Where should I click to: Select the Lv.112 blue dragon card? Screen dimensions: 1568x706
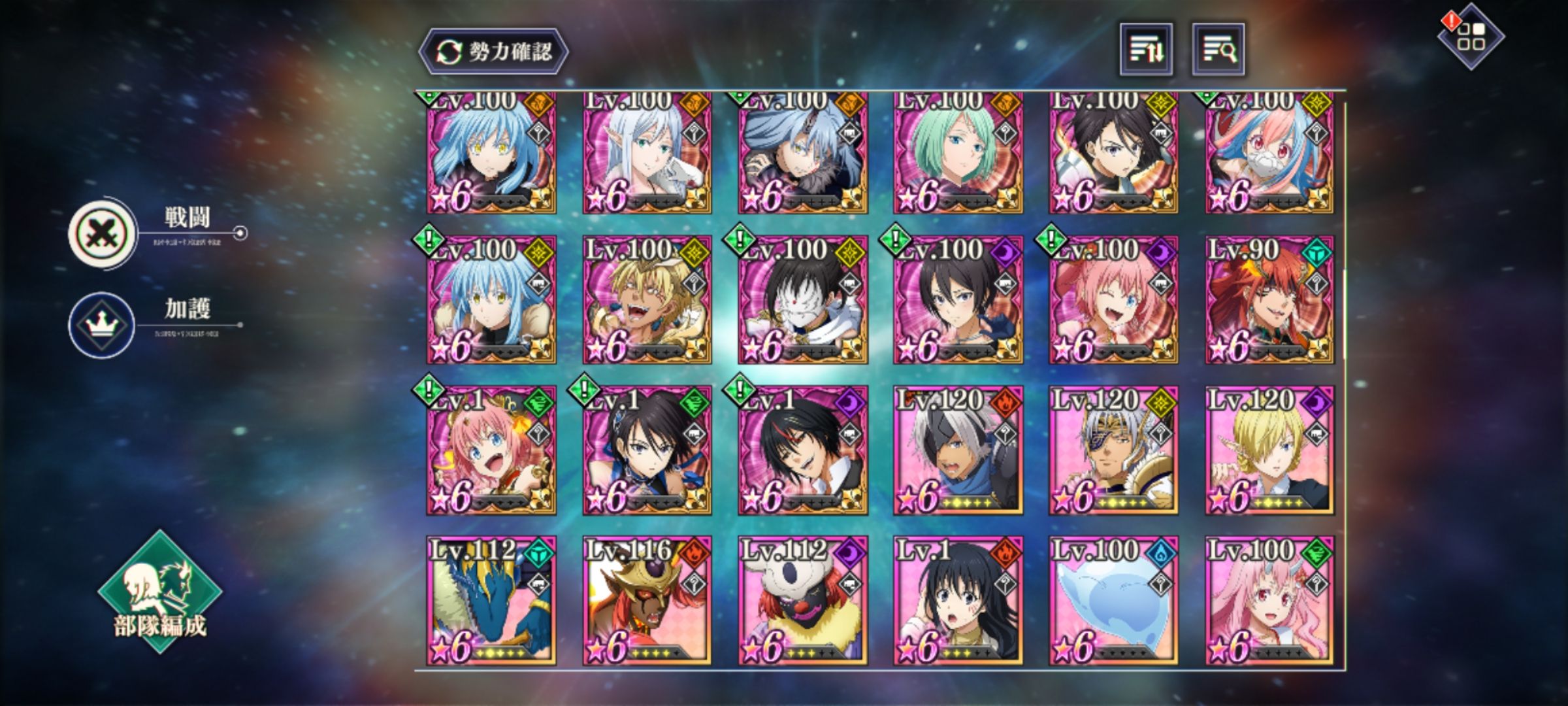(x=491, y=601)
